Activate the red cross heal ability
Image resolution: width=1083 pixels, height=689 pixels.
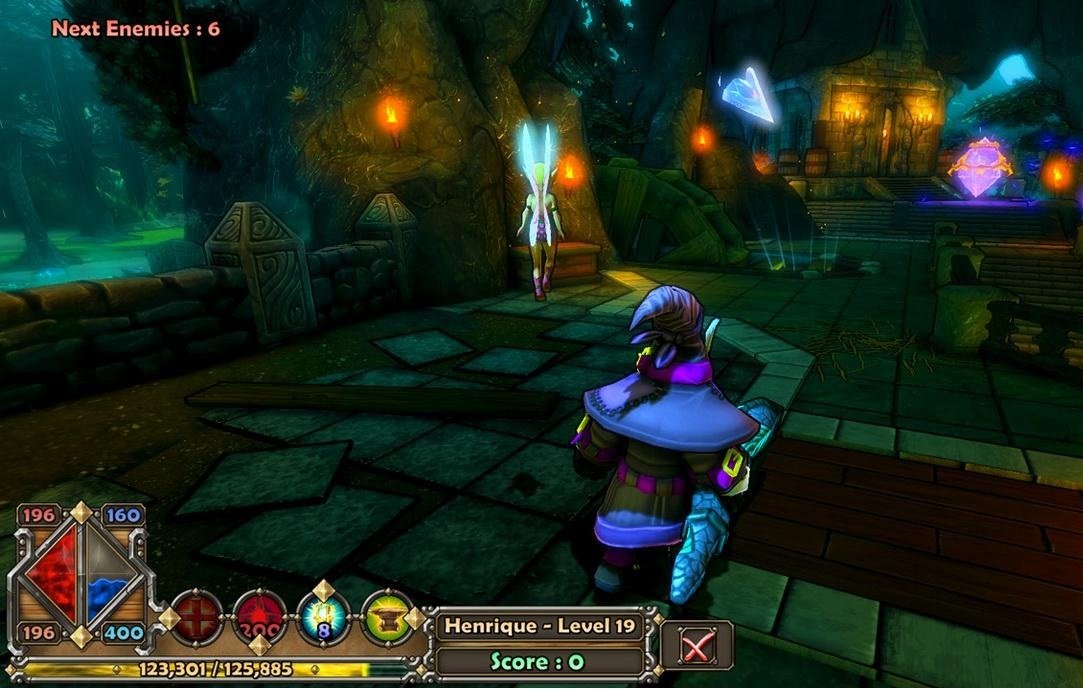point(197,618)
